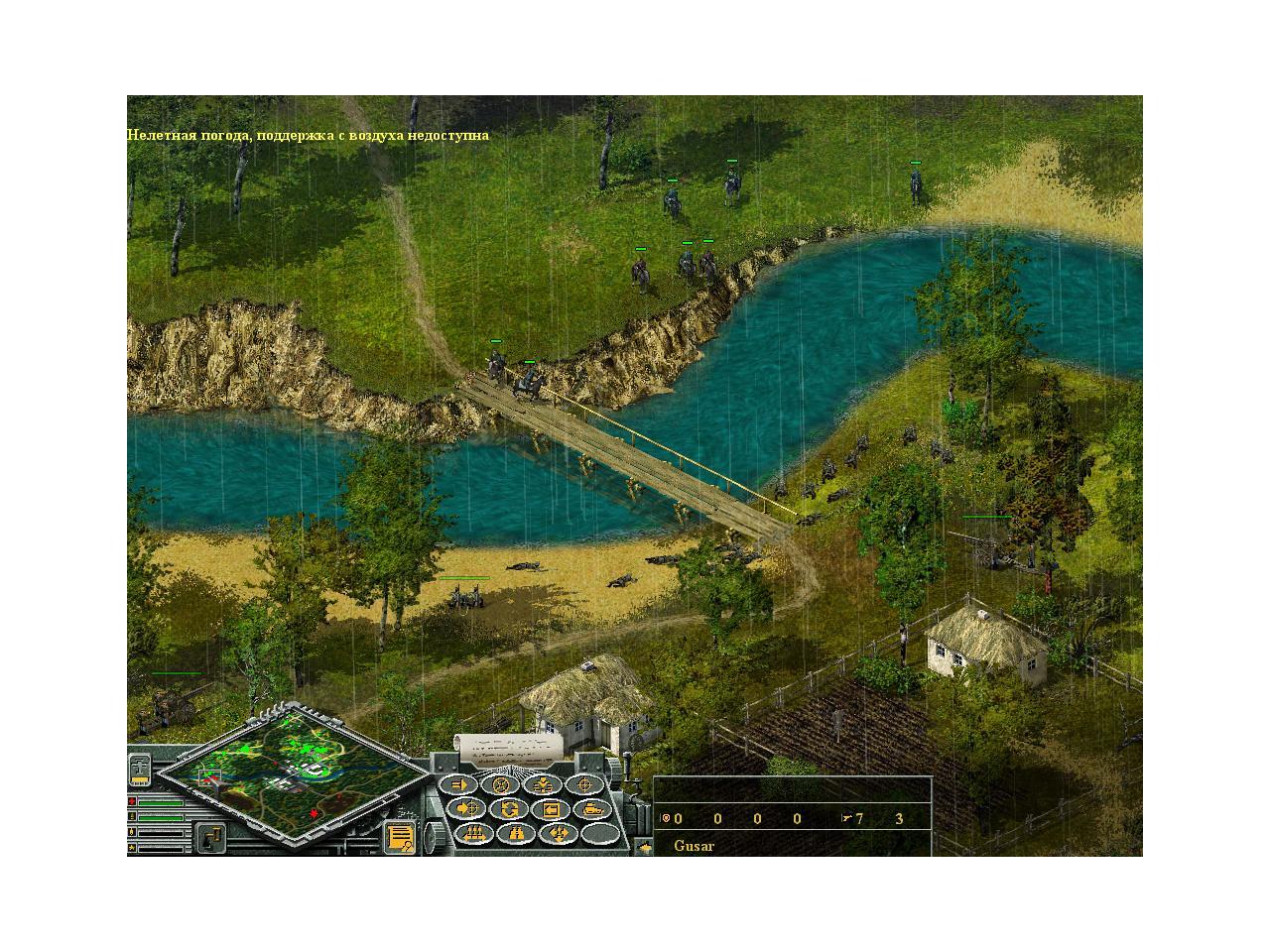
Task: Select the tank-shaped command button
Action: (594, 809)
